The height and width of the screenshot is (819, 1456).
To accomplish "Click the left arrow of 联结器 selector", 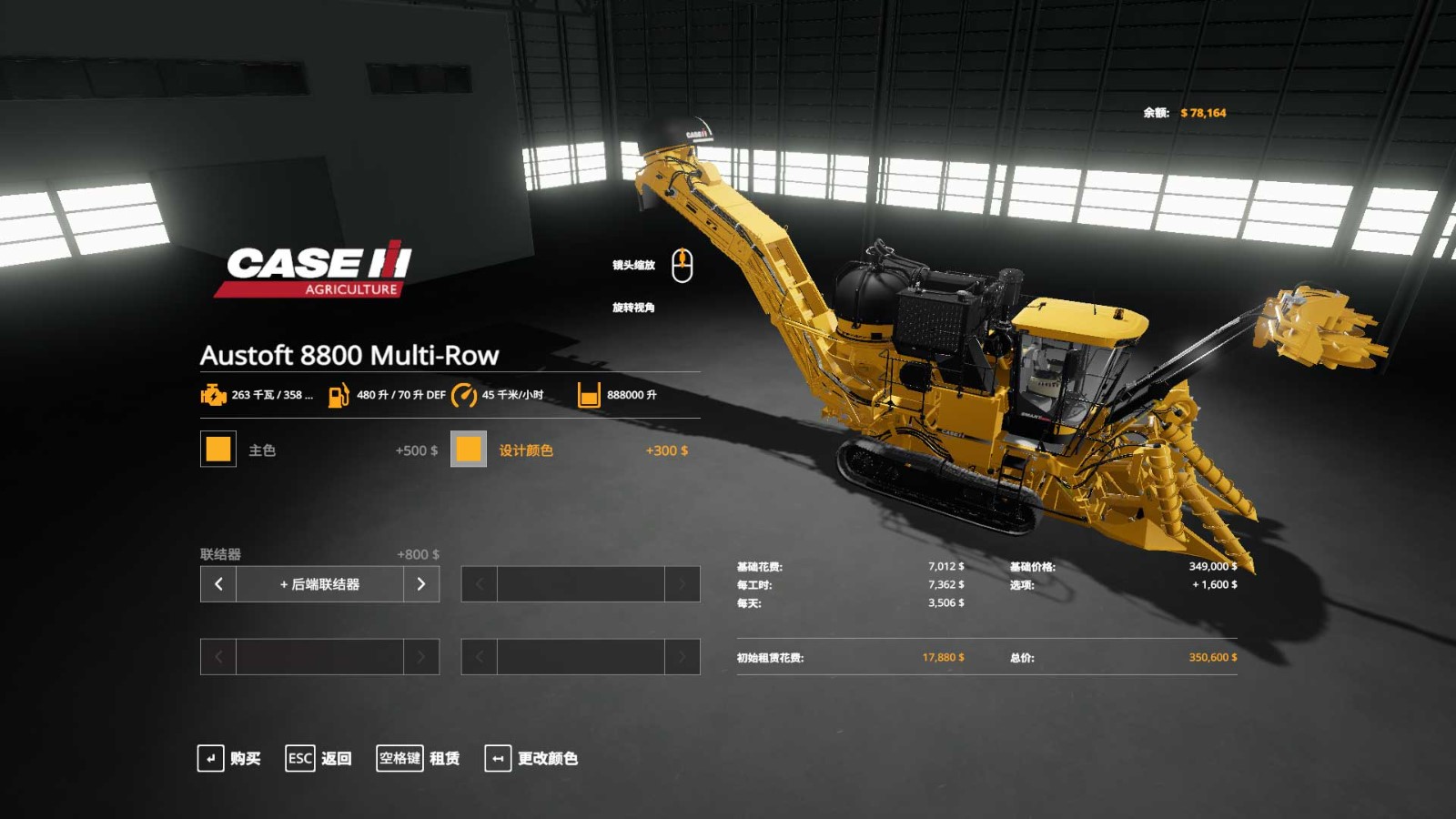I will tap(218, 584).
